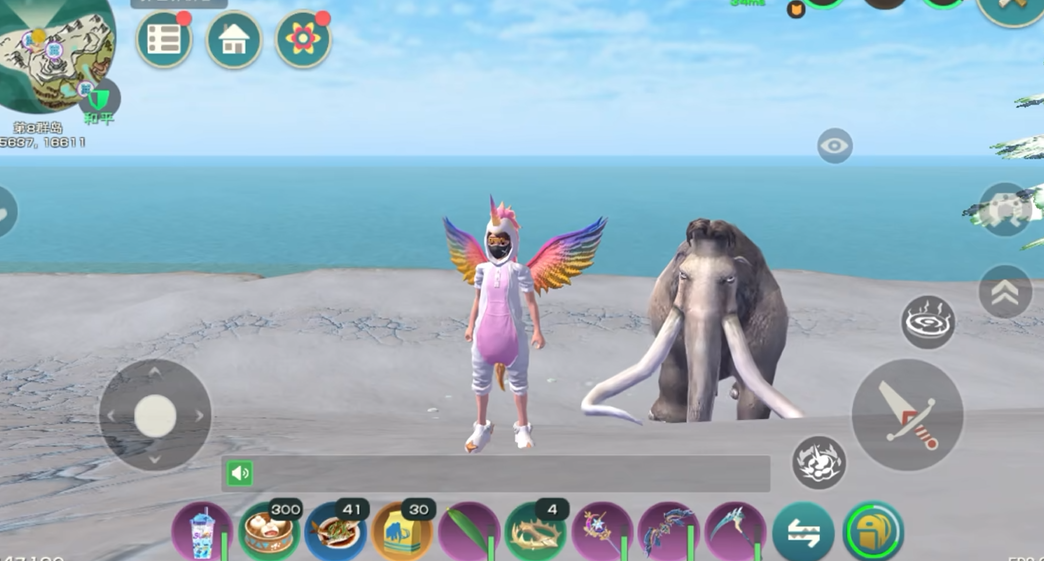
Task: Use the beast roar skill icon
Action: [x=819, y=462]
